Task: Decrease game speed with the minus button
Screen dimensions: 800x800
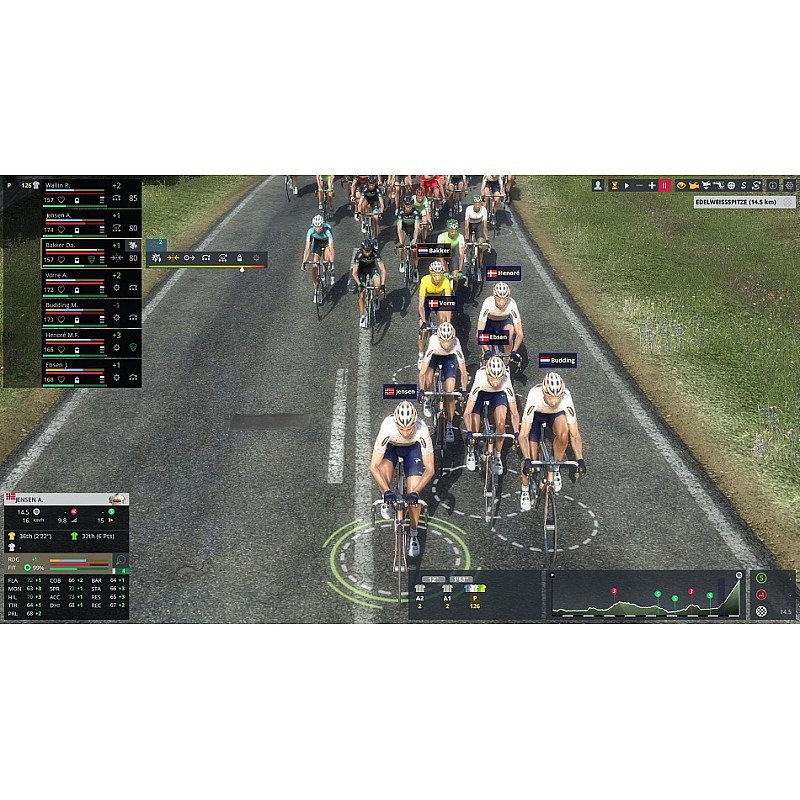Action: (639, 185)
